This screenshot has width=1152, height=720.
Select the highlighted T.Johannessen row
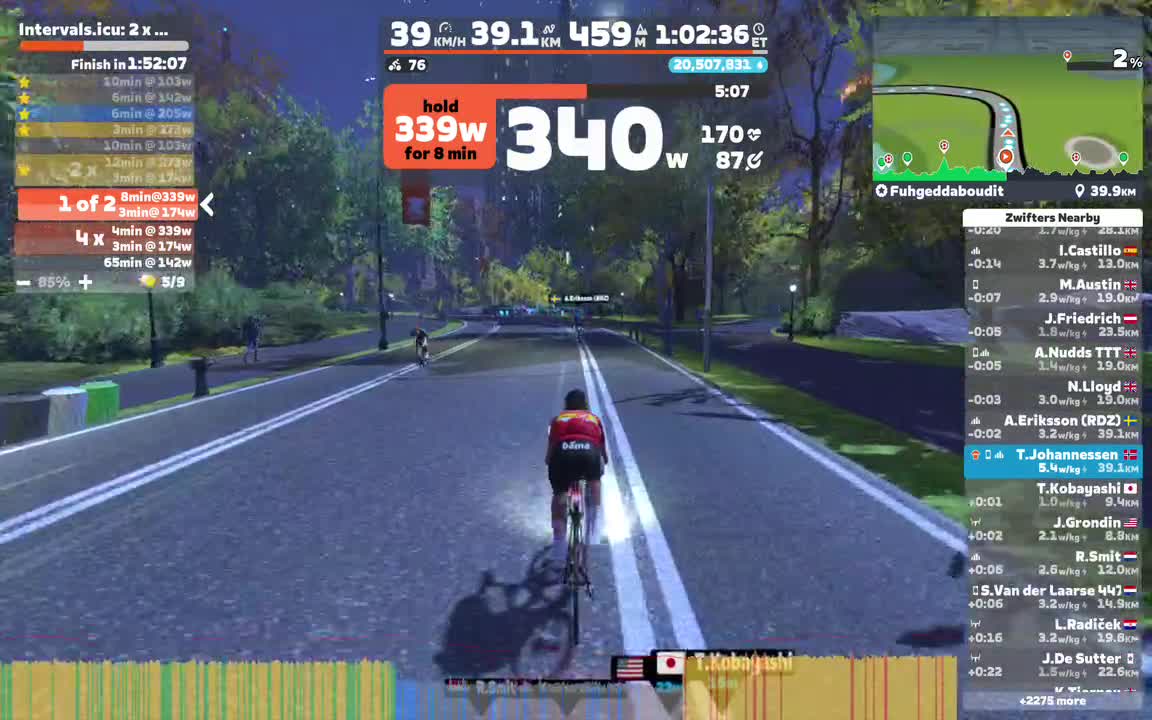click(x=1052, y=461)
